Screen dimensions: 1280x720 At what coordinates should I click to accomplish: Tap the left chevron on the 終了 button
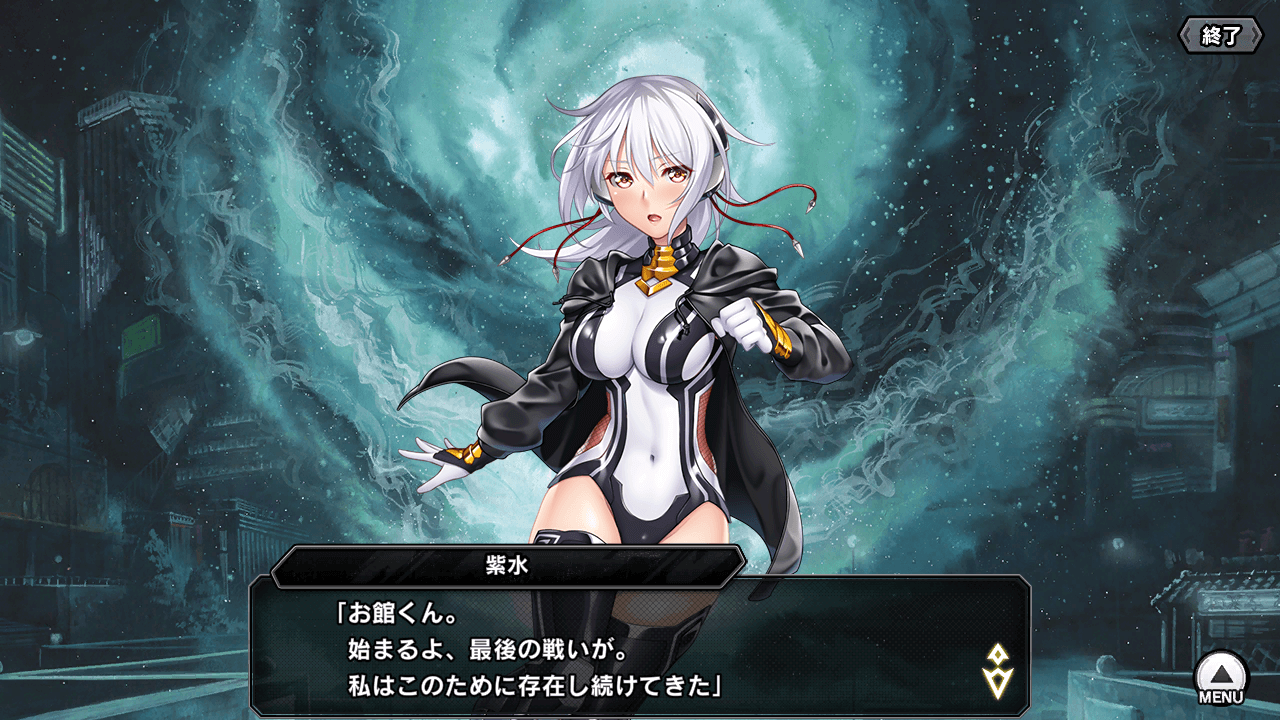click(1187, 34)
